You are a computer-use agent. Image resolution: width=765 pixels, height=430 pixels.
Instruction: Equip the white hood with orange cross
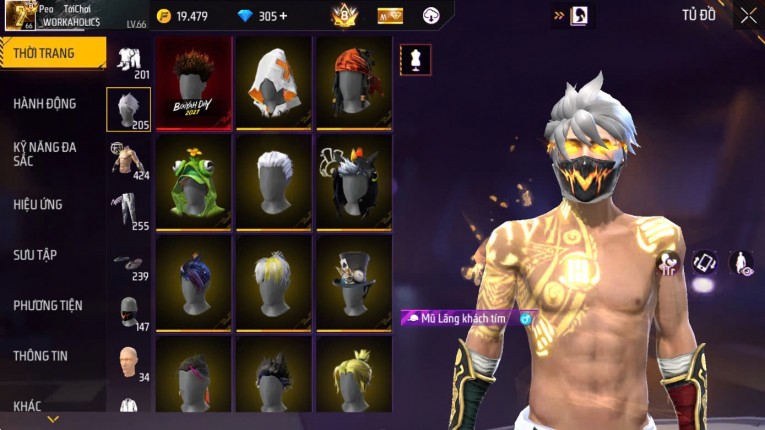tap(274, 83)
